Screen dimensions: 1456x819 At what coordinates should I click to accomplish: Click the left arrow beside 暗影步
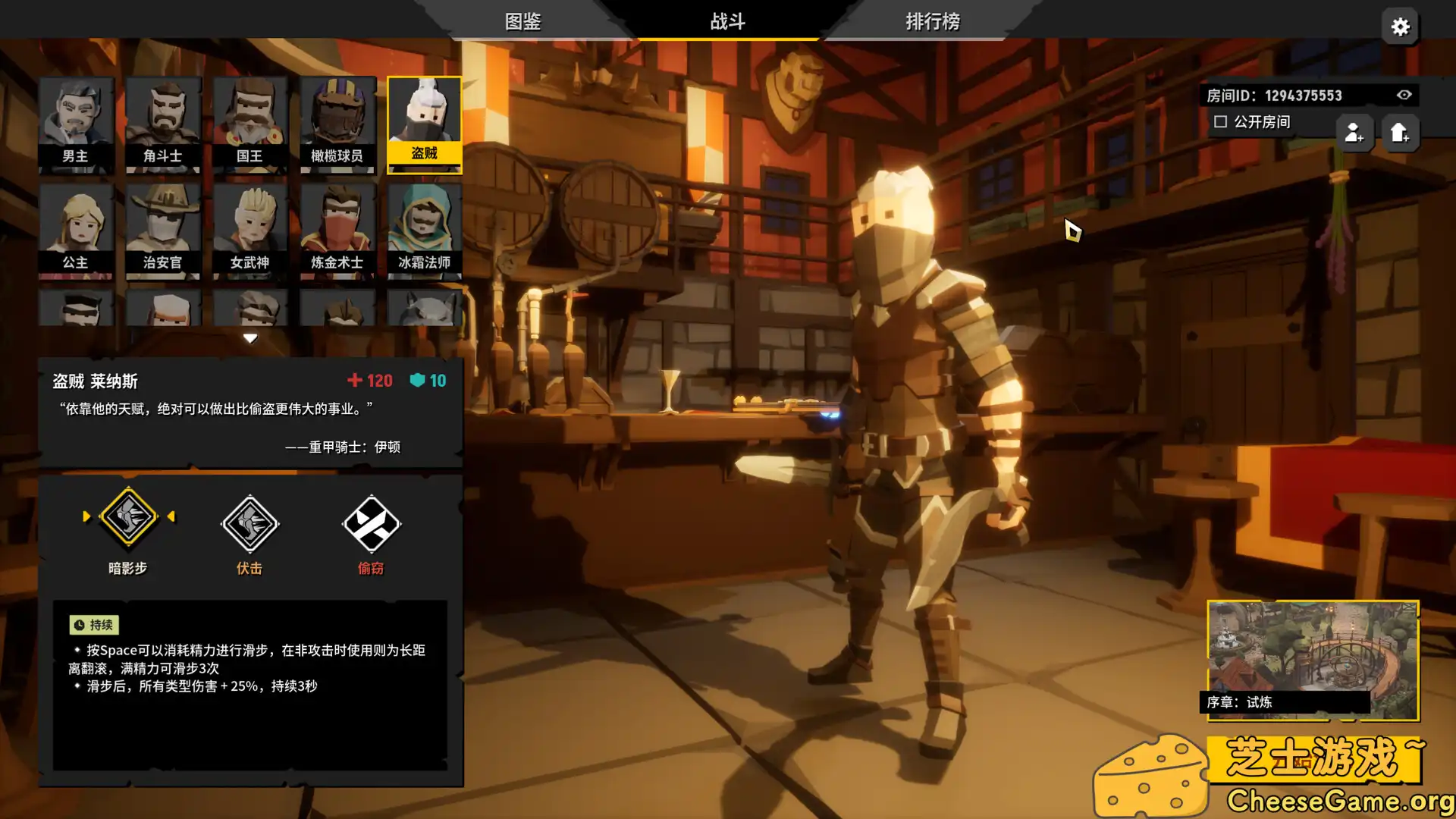pyautogui.click(x=87, y=516)
